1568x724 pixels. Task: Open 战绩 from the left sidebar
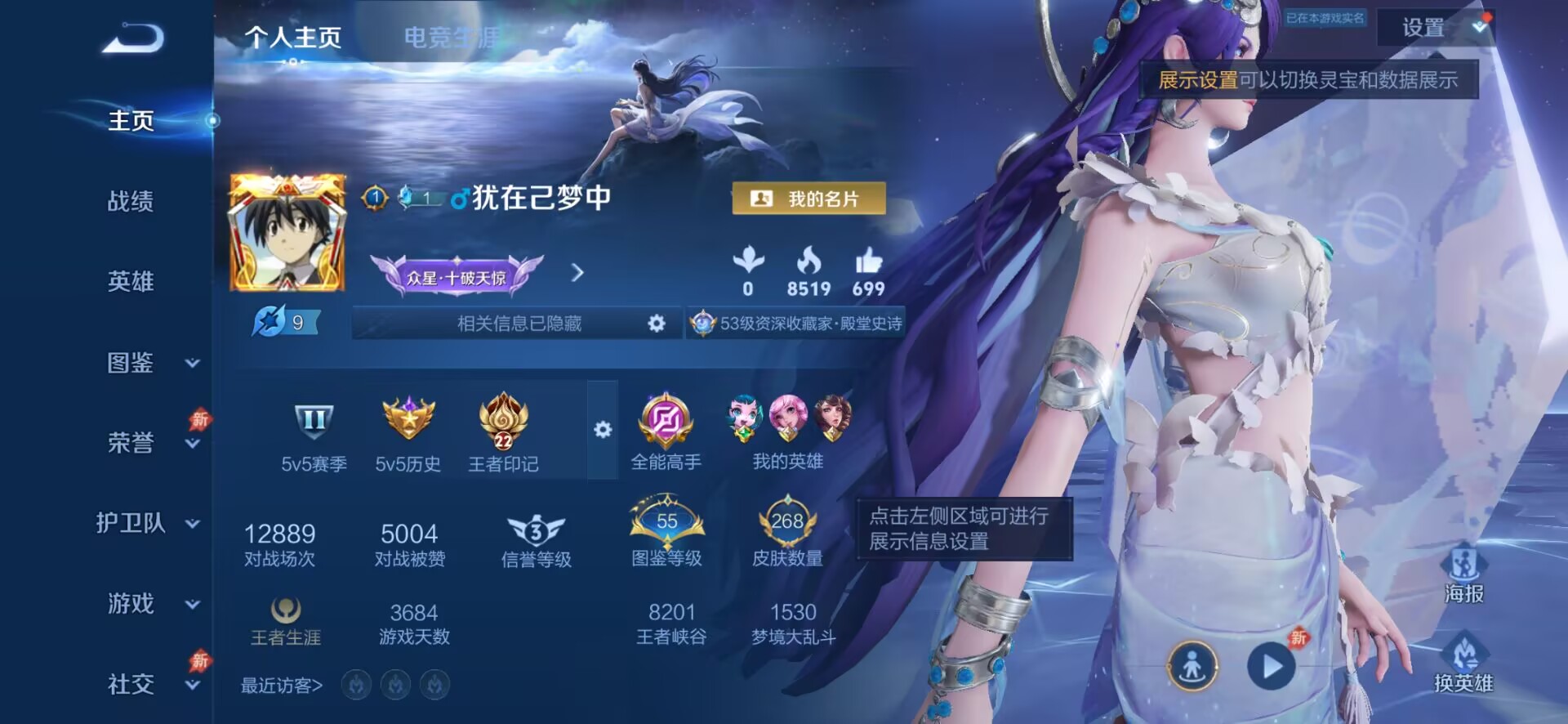131,202
